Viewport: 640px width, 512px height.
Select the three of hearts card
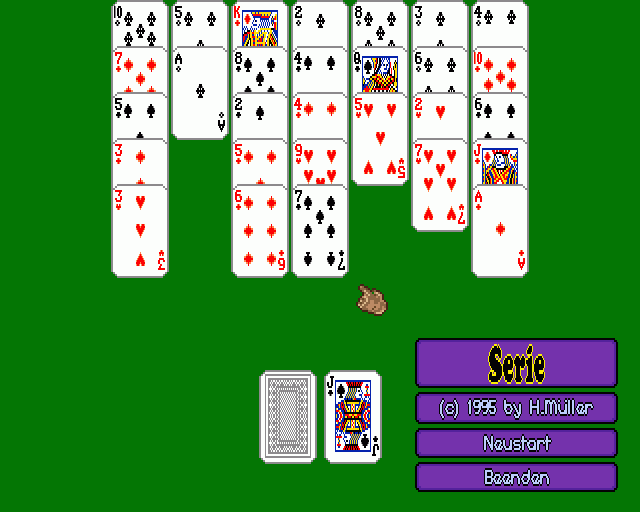click(139, 231)
